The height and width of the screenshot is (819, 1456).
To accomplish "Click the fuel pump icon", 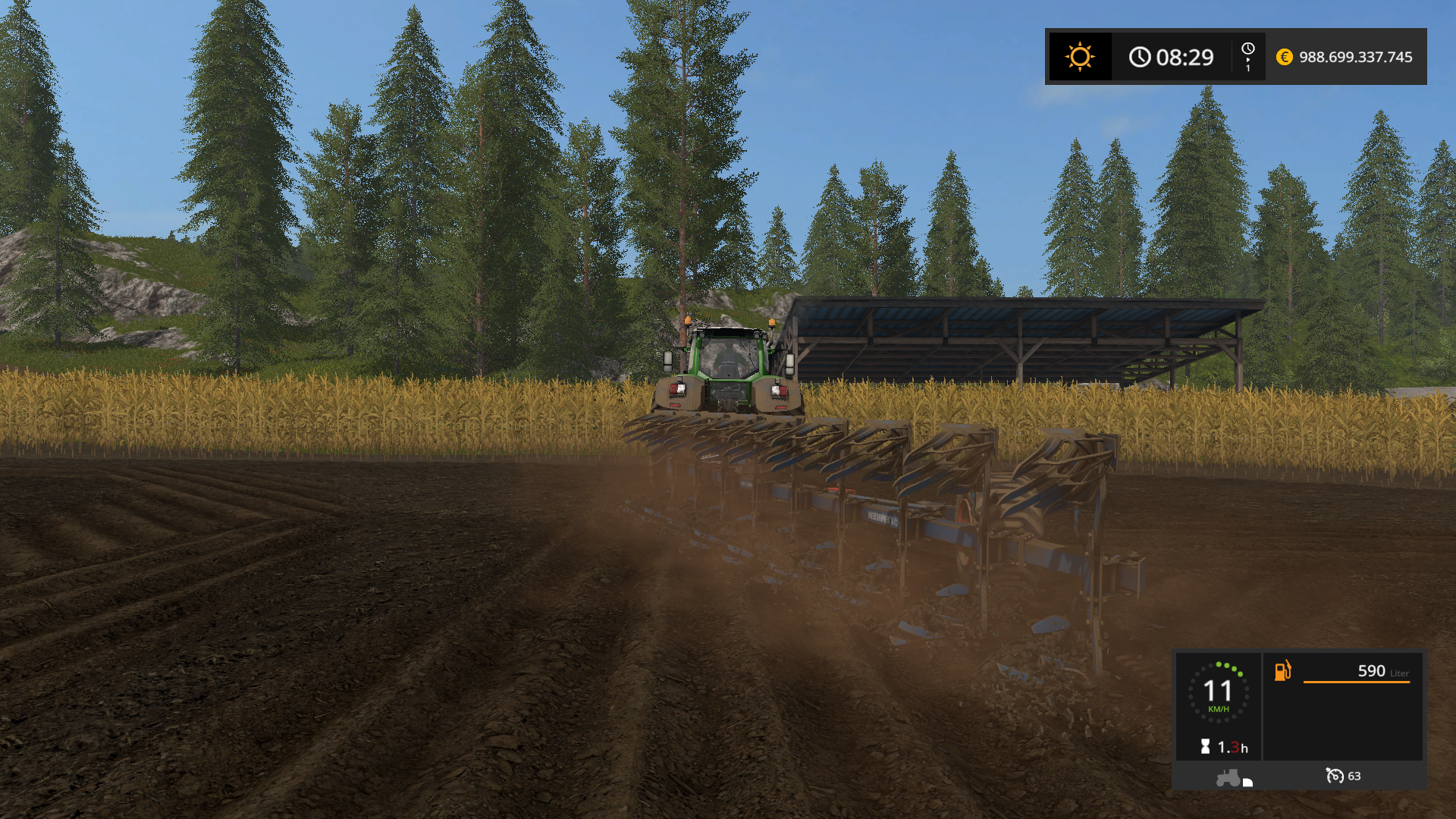I will [1282, 670].
